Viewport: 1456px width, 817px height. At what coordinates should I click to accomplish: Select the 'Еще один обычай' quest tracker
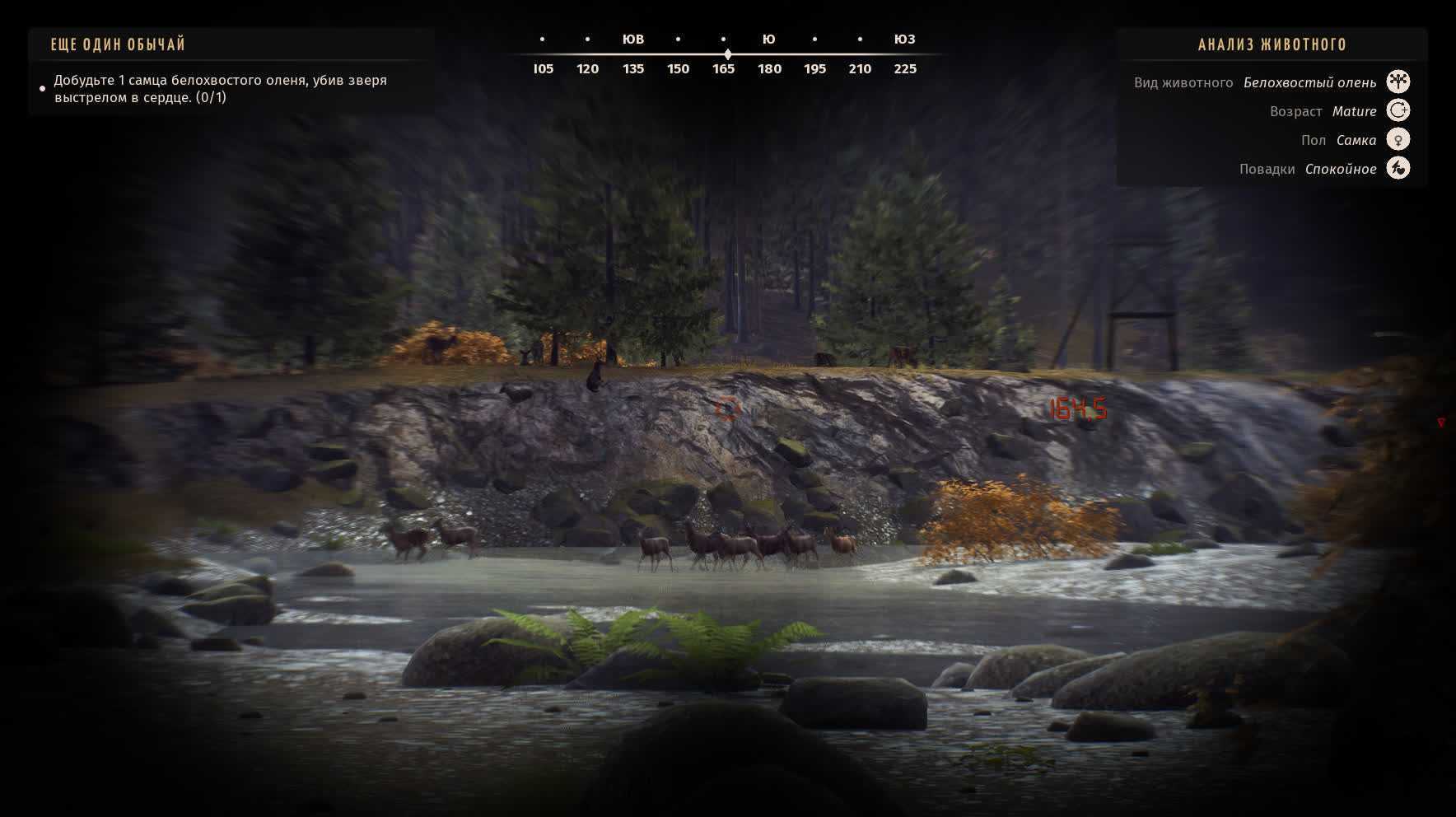click(x=118, y=44)
